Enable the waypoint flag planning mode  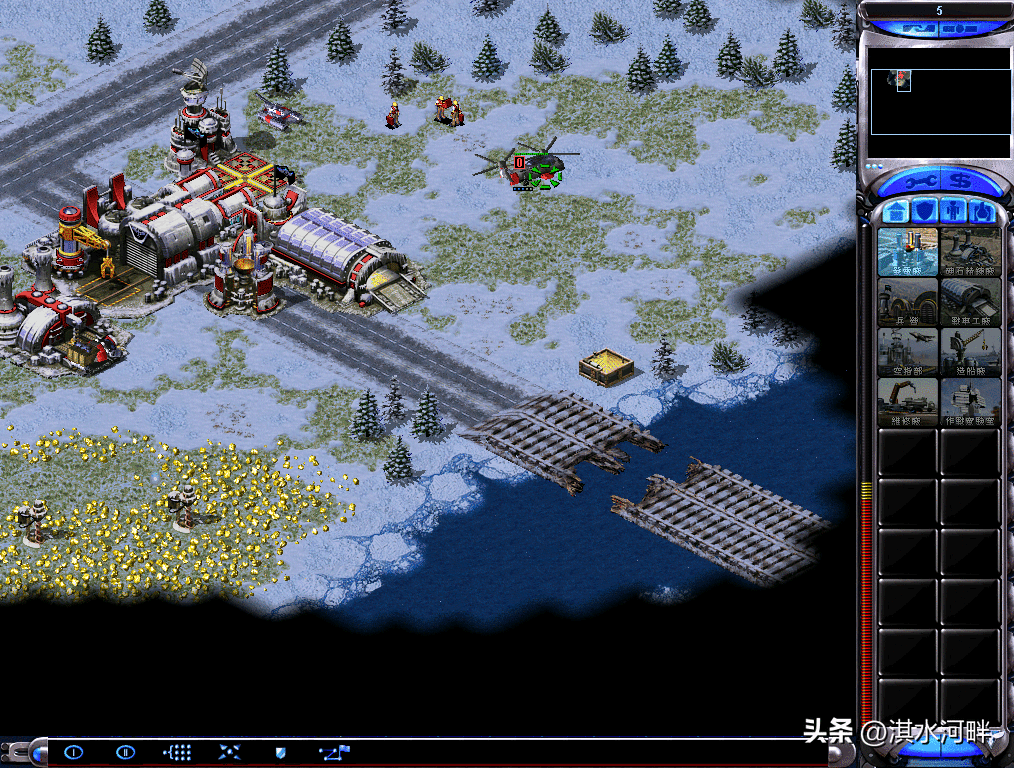333,752
